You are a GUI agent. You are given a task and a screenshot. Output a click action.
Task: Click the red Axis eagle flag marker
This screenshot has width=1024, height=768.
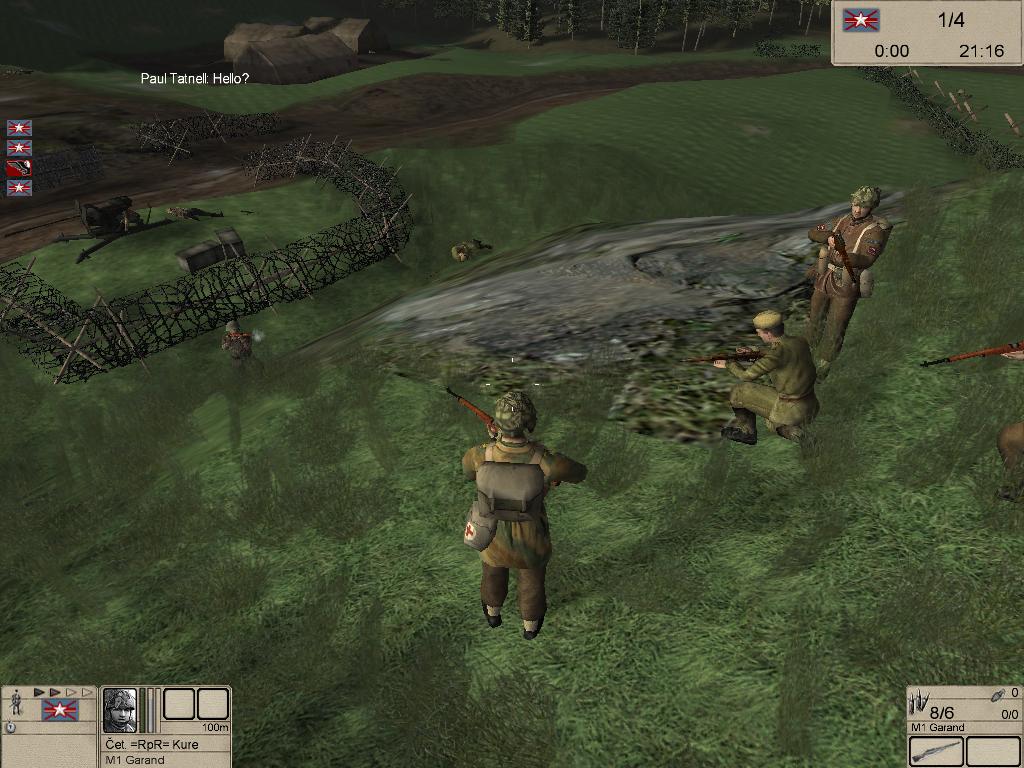(19, 168)
